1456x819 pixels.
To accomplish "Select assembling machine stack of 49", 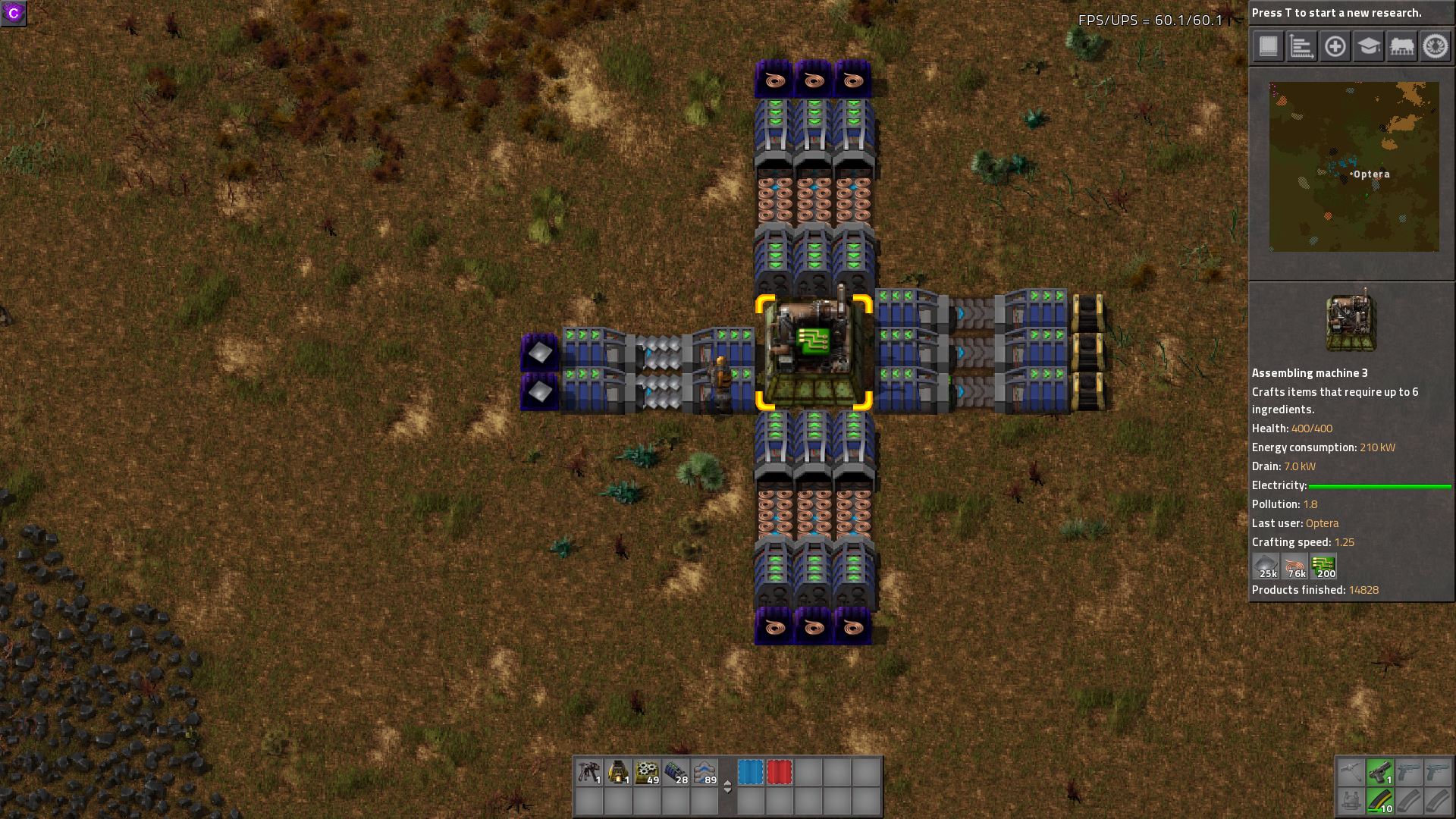I will coord(647,772).
